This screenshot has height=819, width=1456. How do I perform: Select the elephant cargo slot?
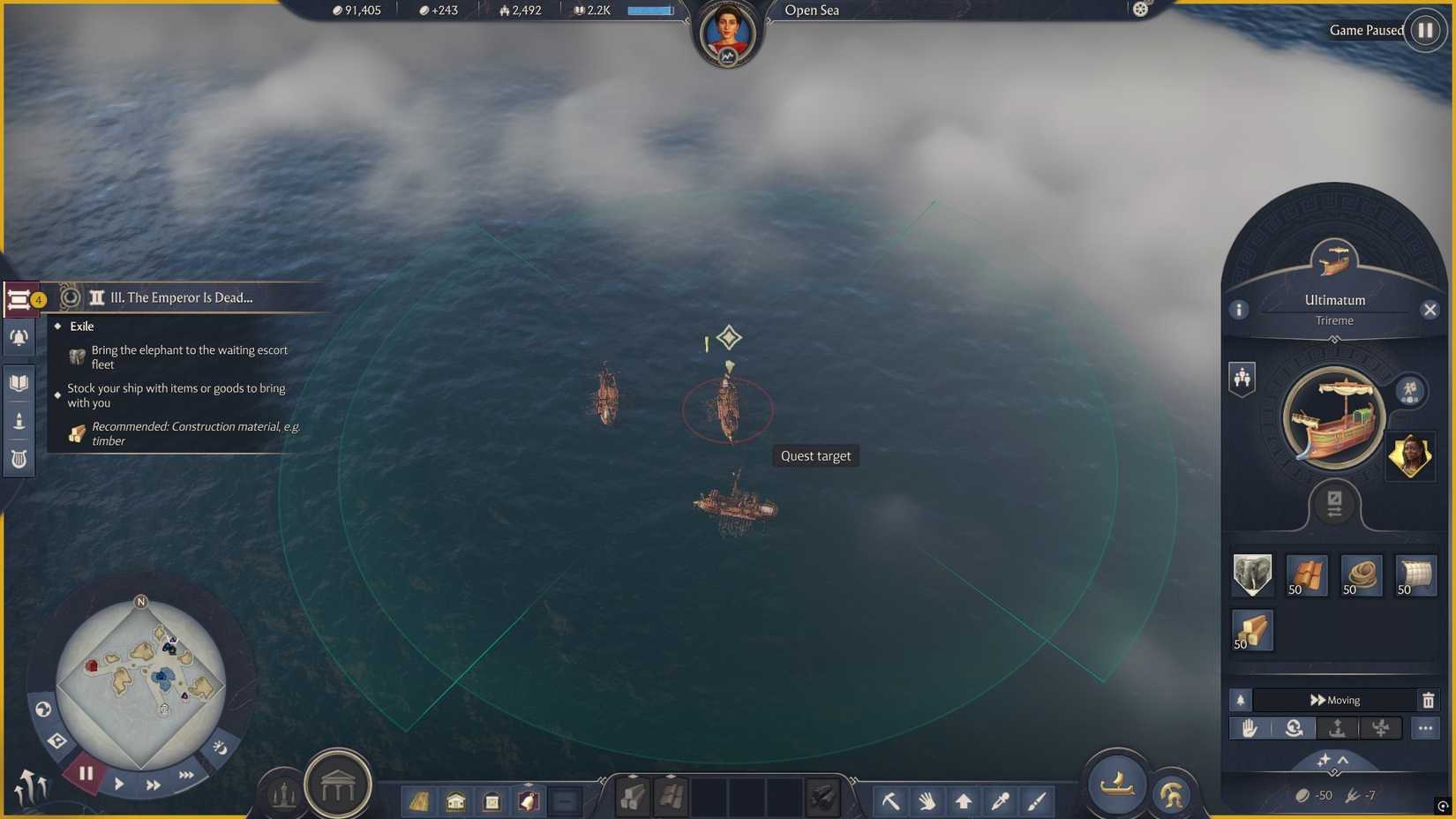1251,575
